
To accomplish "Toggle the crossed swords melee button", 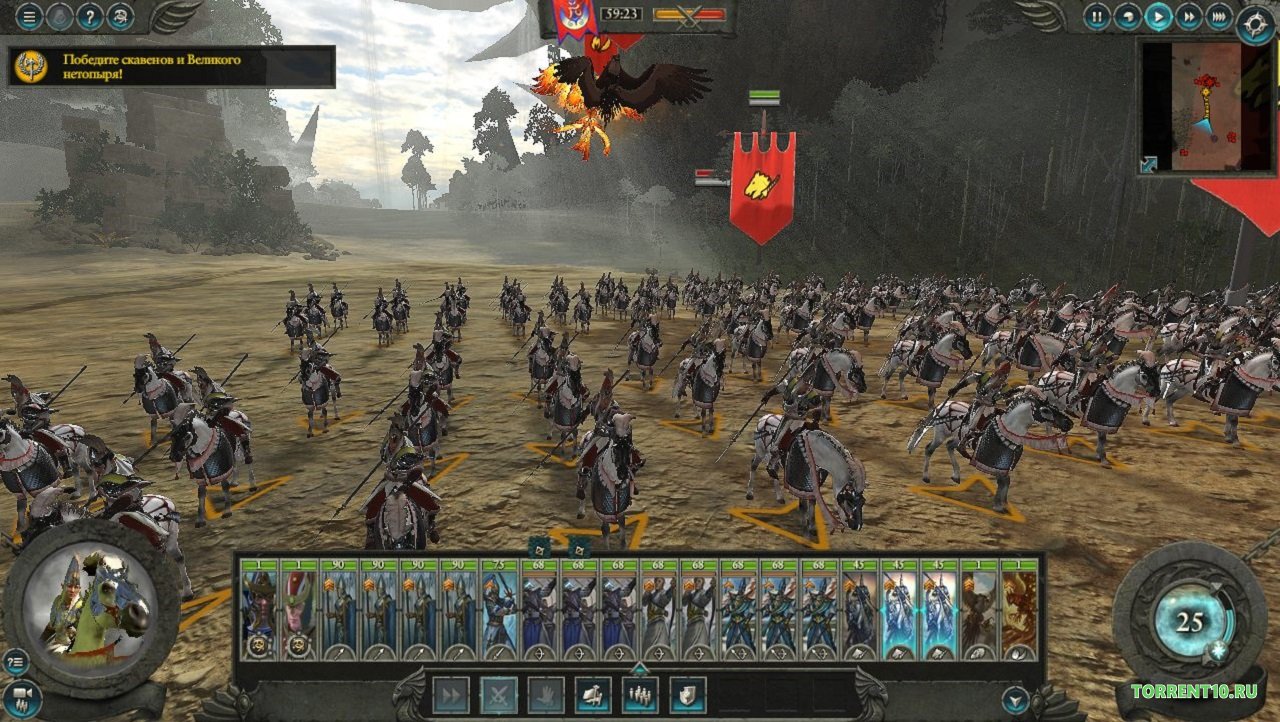I will (x=499, y=695).
